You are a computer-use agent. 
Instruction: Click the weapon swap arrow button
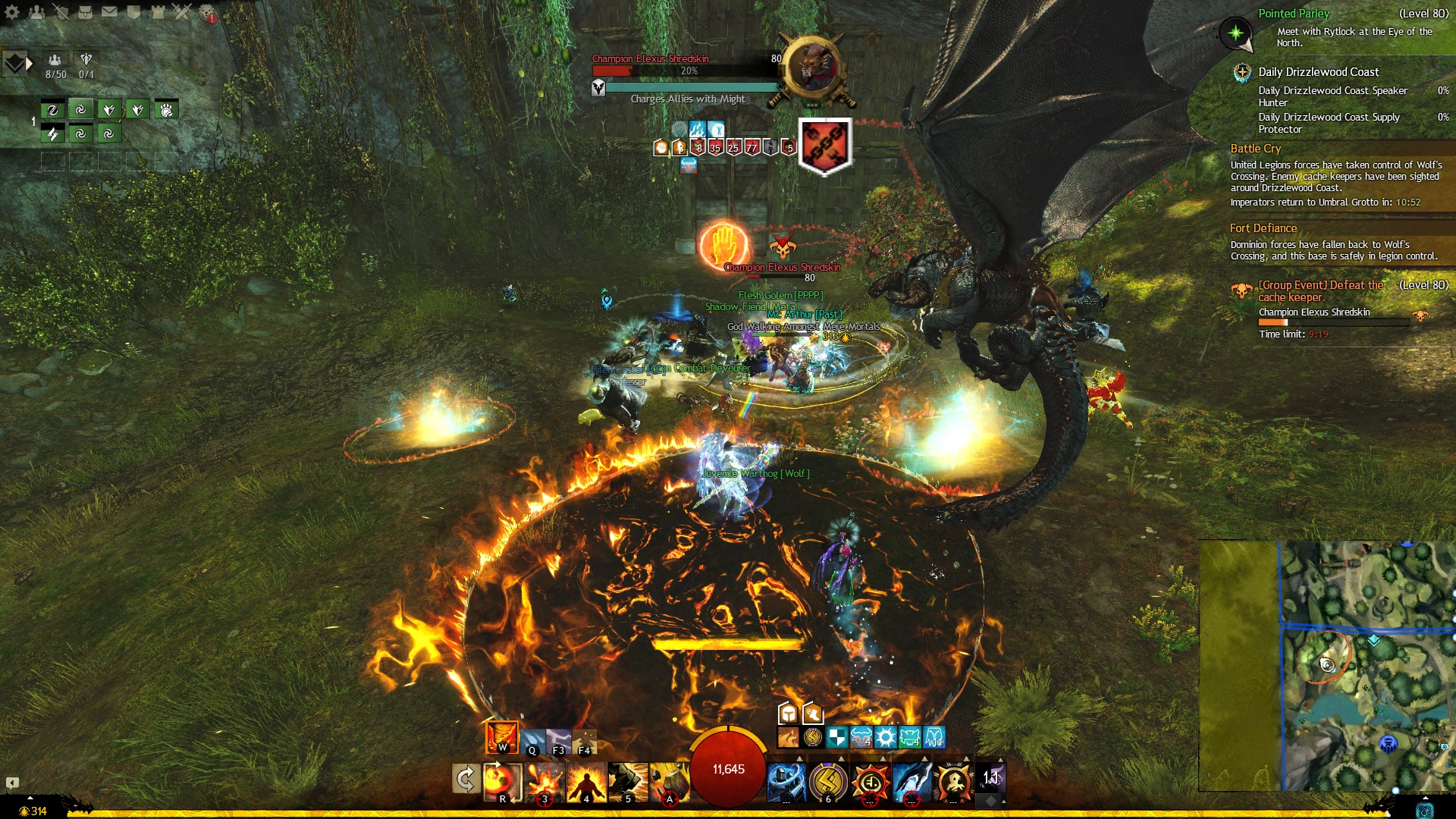pos(466,779)
